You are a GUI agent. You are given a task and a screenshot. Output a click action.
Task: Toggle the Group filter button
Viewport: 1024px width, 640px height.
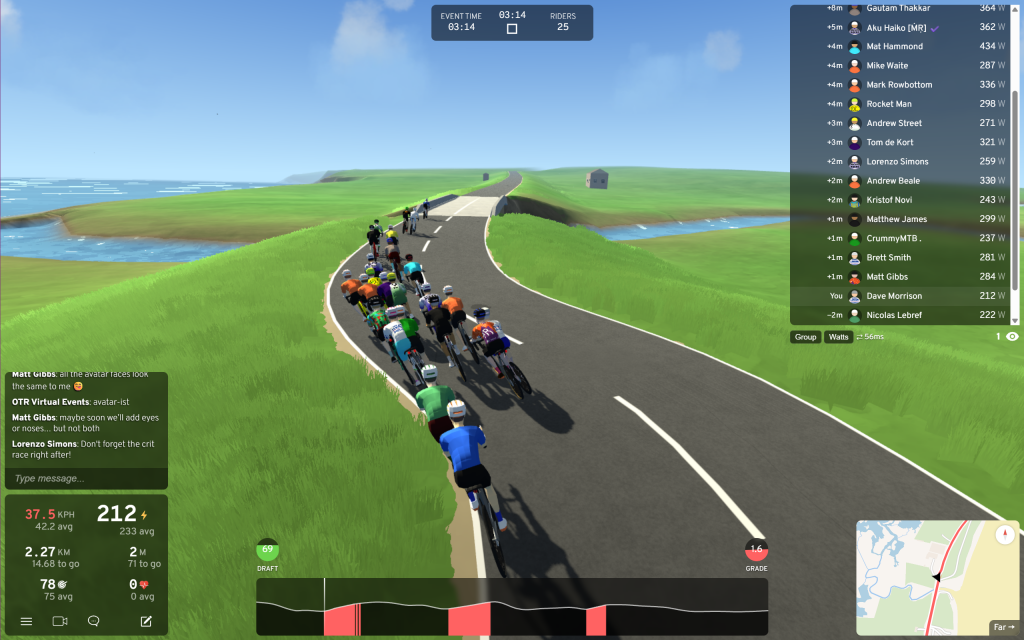click(x=805, y=337)
